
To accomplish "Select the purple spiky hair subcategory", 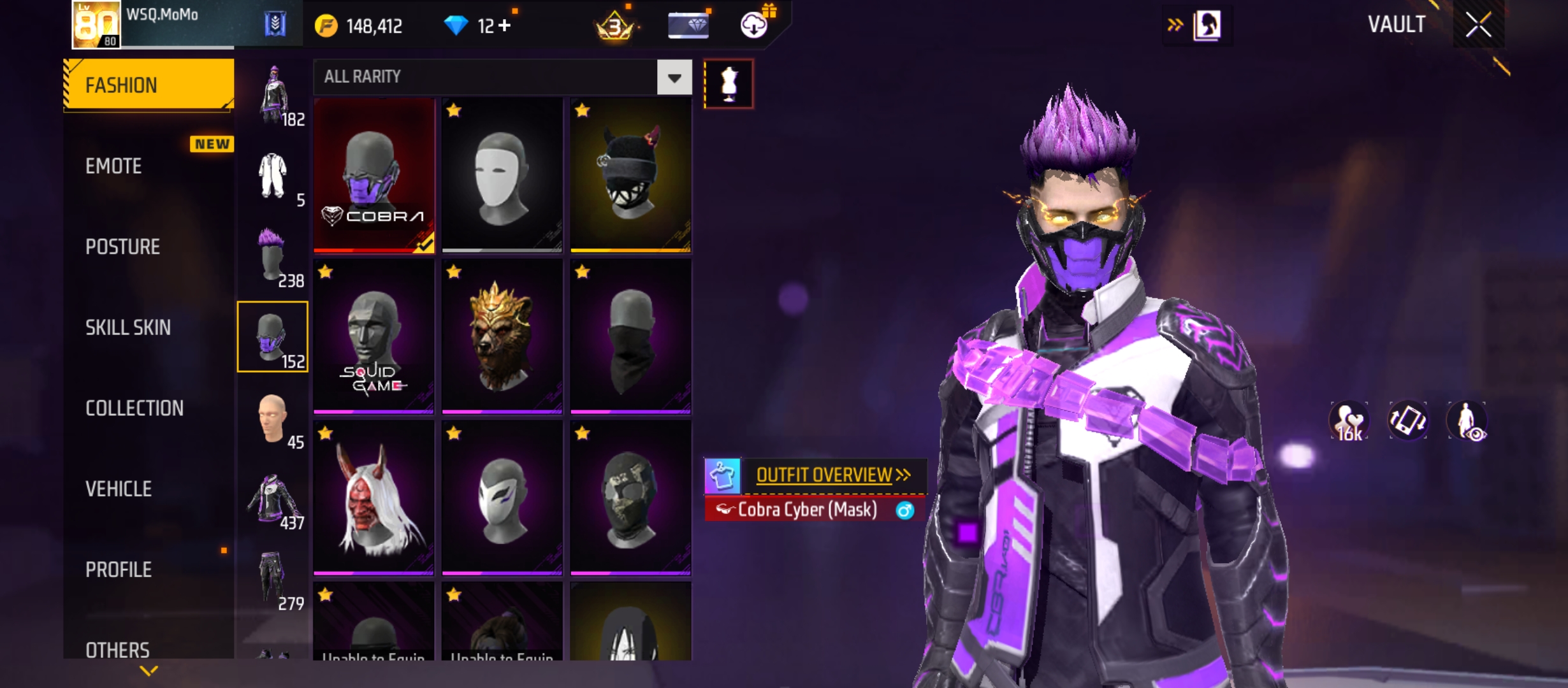I will [272, 256].
